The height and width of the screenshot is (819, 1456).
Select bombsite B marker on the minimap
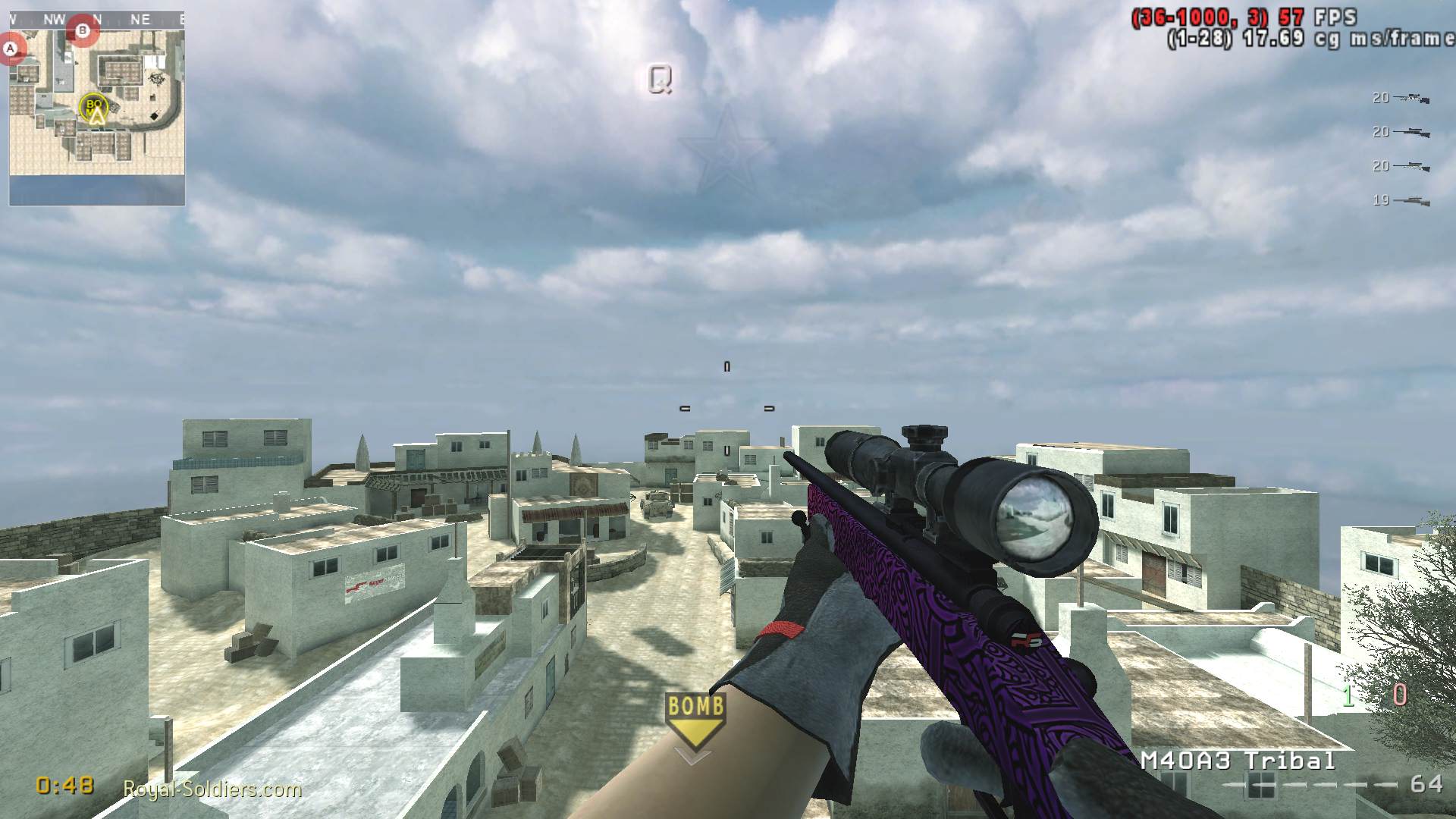pyautogui.click(x=82, y=30)
